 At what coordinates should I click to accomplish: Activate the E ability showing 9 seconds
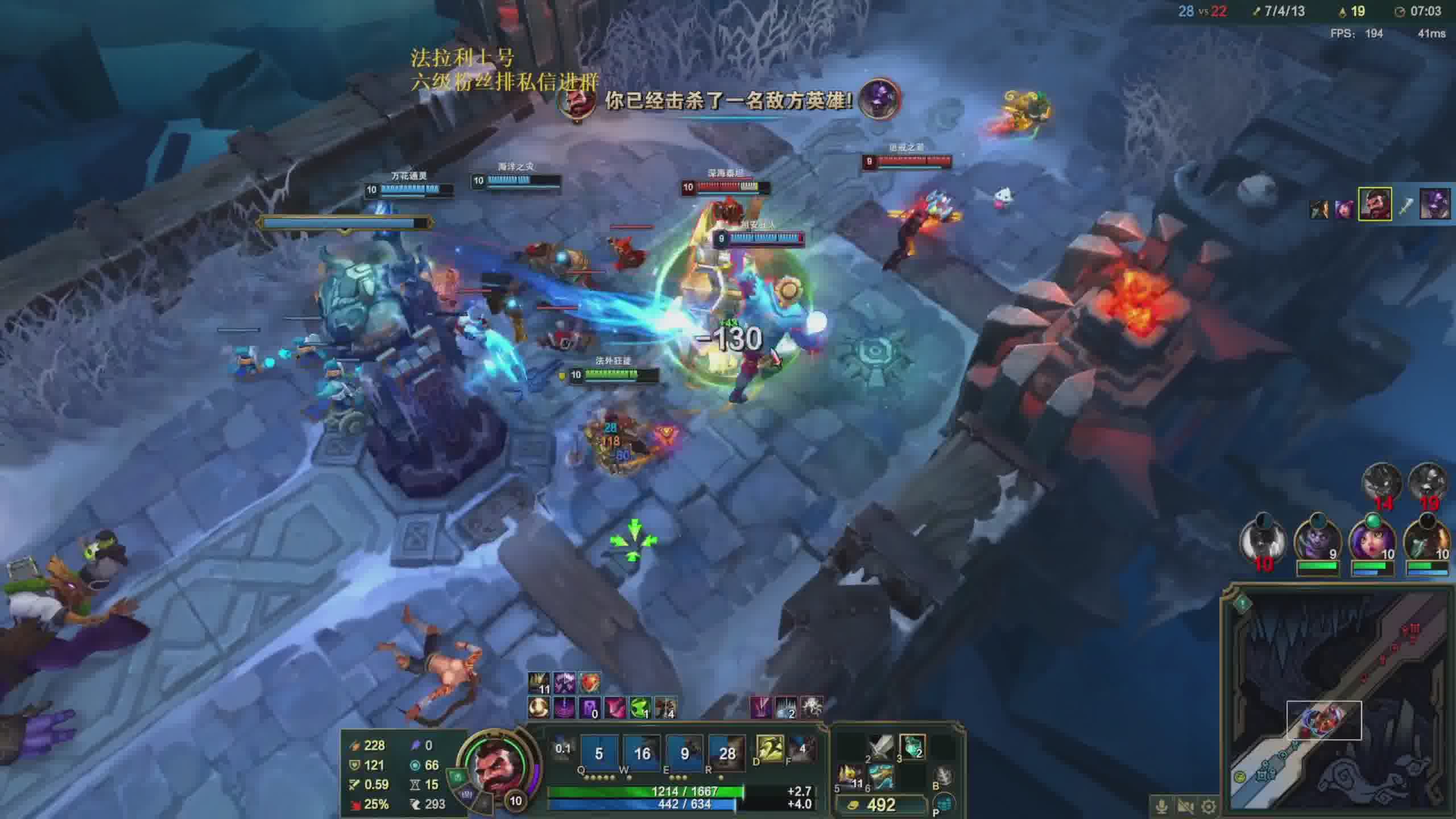684,753
